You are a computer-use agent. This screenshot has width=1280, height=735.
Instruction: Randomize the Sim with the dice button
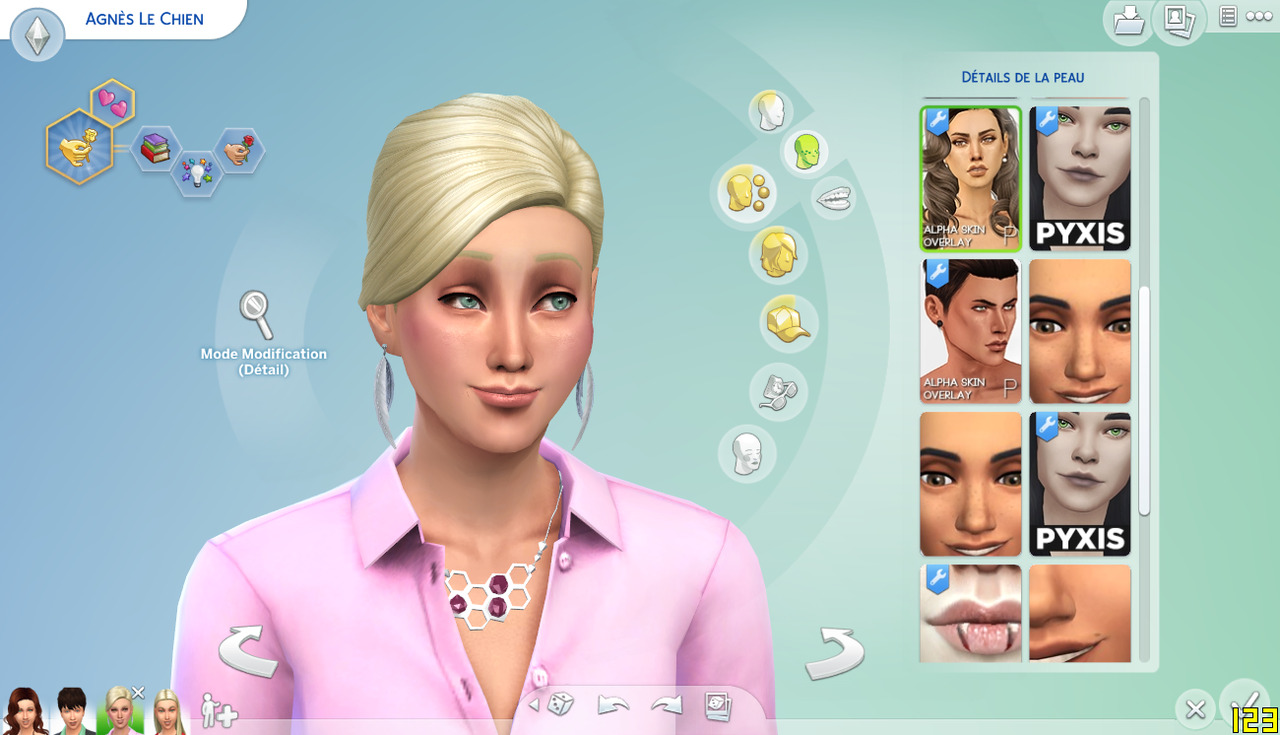(x=559, y=705)
